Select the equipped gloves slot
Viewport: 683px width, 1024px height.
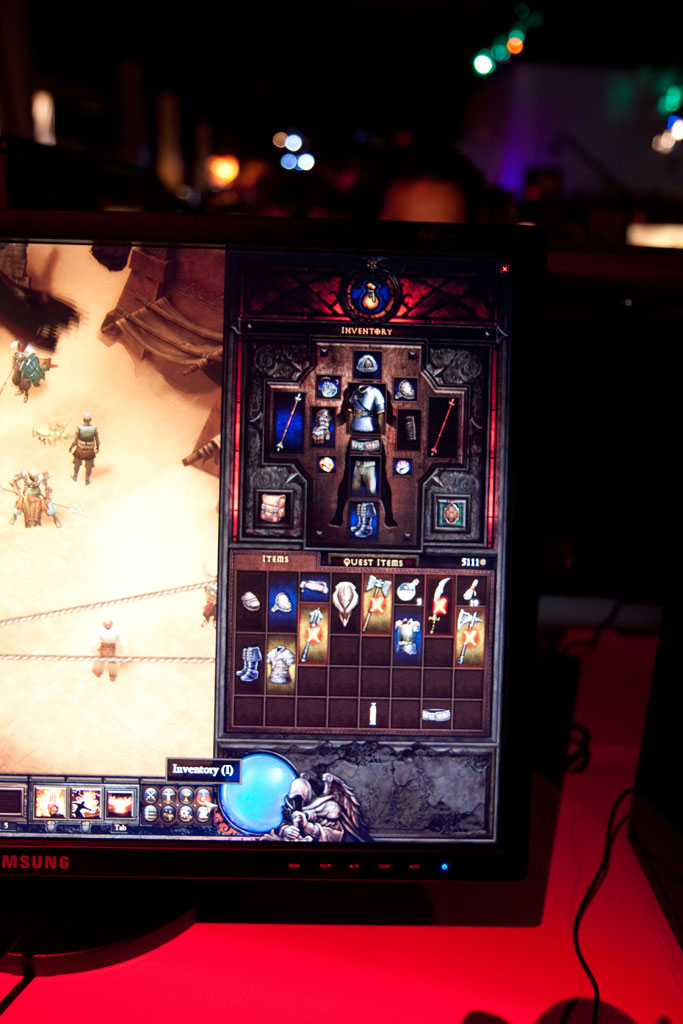322,426
